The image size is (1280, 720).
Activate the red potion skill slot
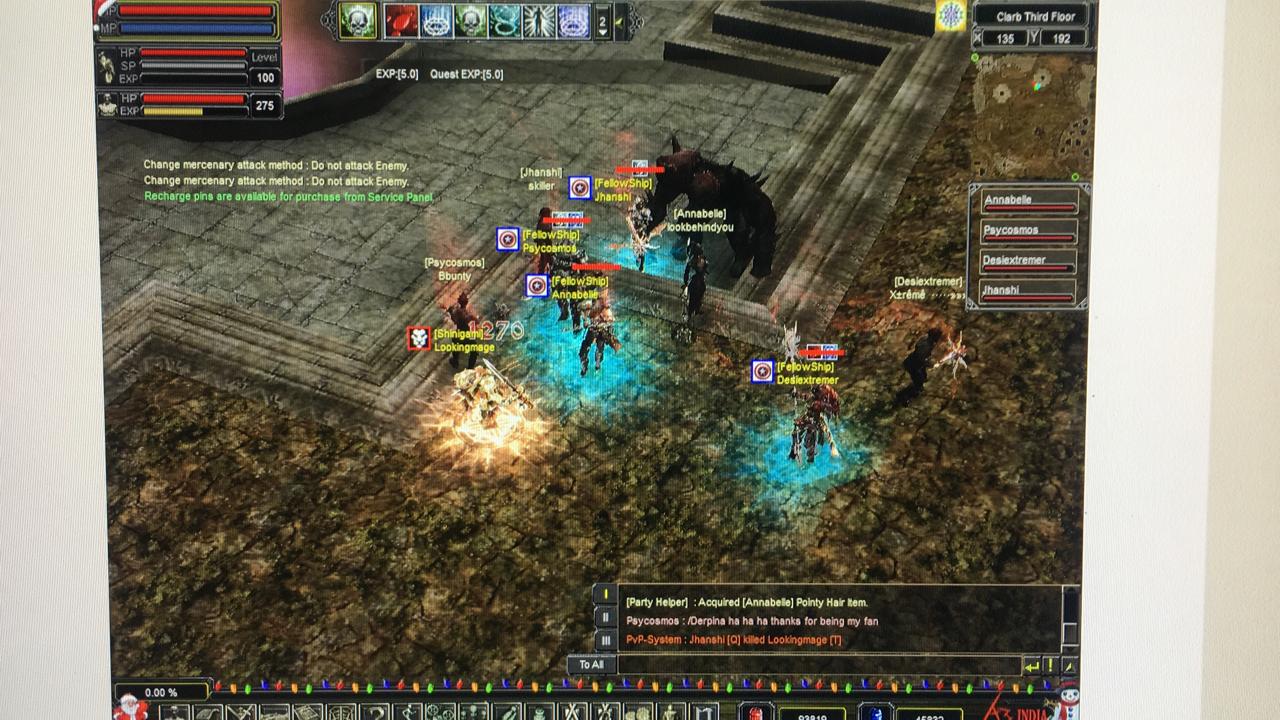402,21
